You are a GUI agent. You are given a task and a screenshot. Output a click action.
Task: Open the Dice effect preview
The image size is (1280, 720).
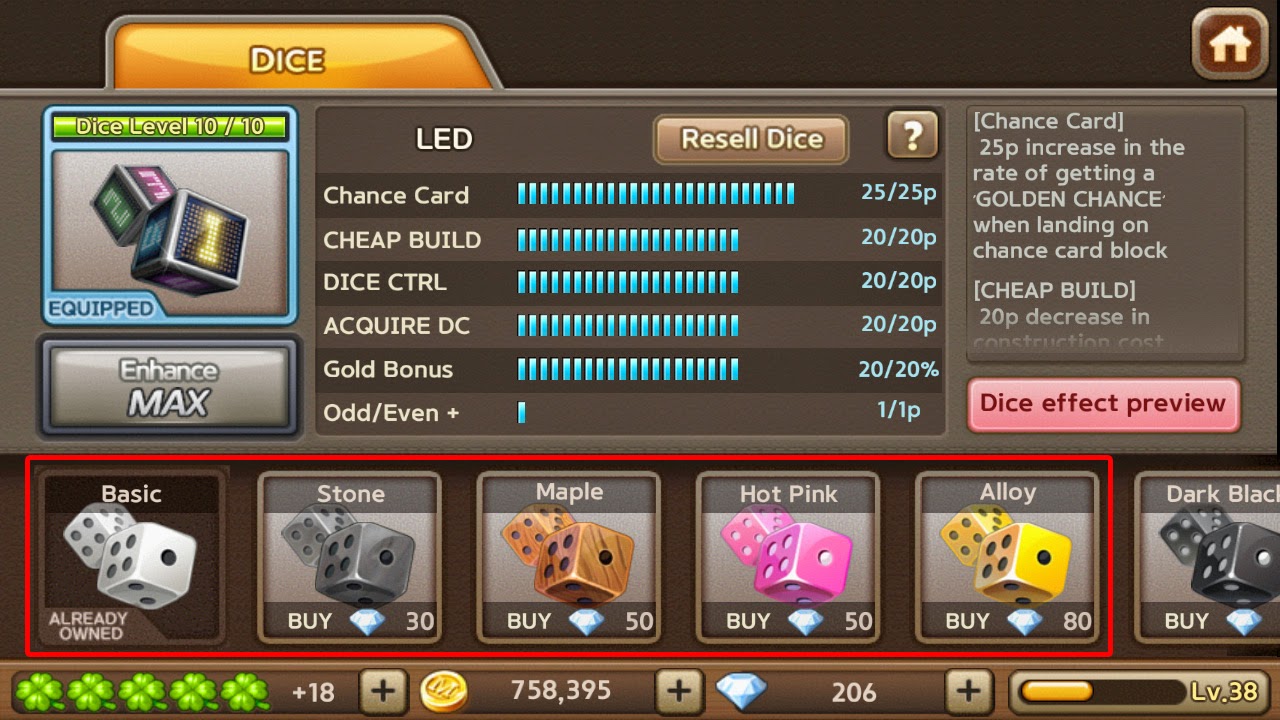(1103, 404)
